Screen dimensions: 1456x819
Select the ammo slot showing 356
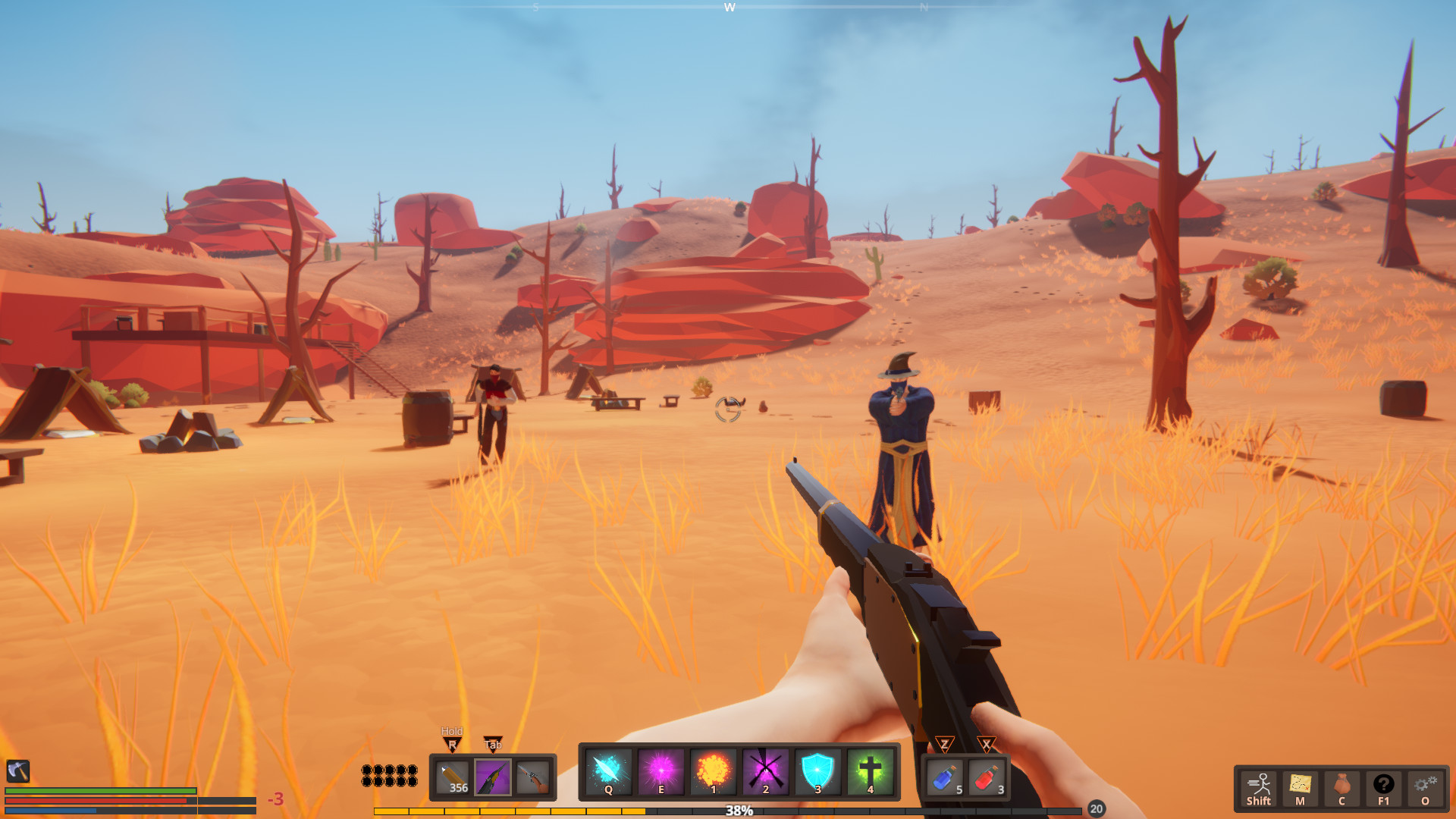point(453,779)
